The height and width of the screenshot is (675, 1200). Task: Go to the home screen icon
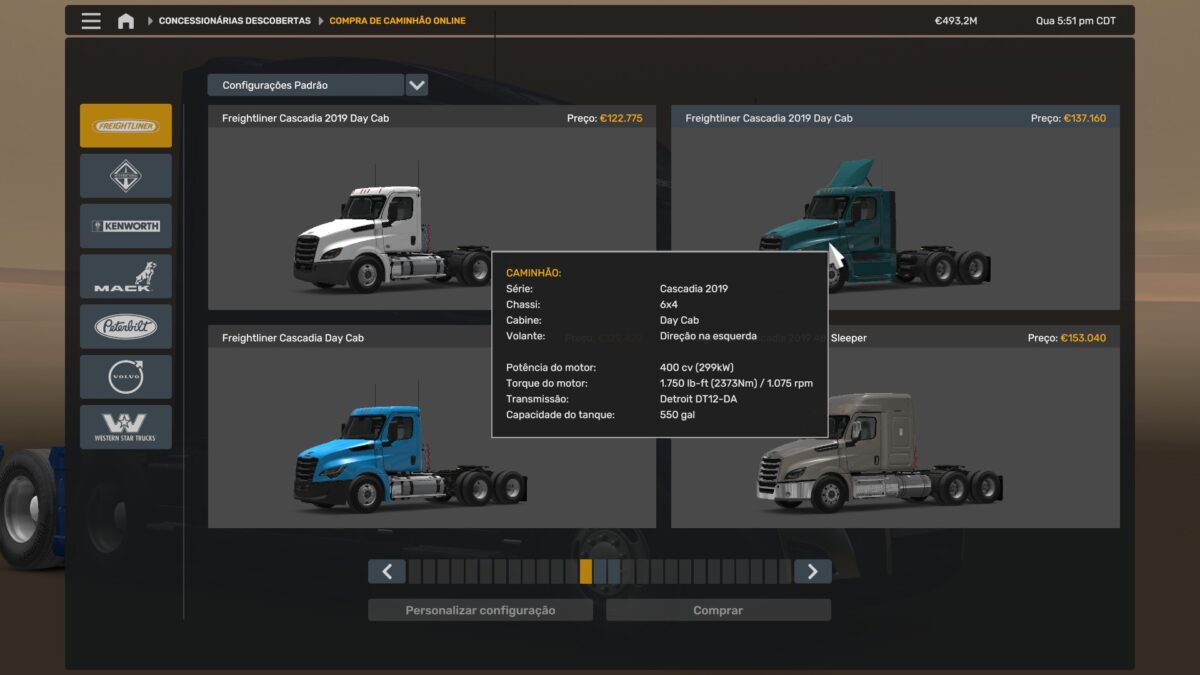point(126,21)
